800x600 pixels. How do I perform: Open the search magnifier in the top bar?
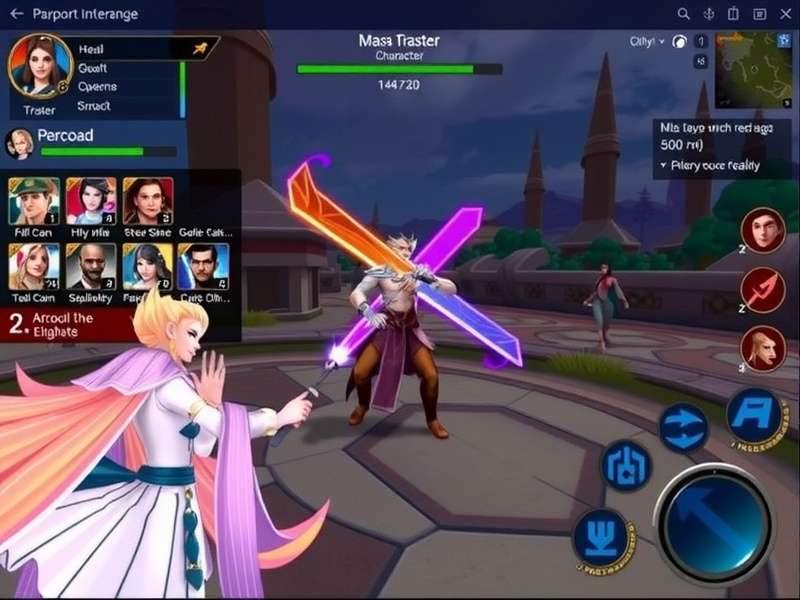click(x=684, y=14)
